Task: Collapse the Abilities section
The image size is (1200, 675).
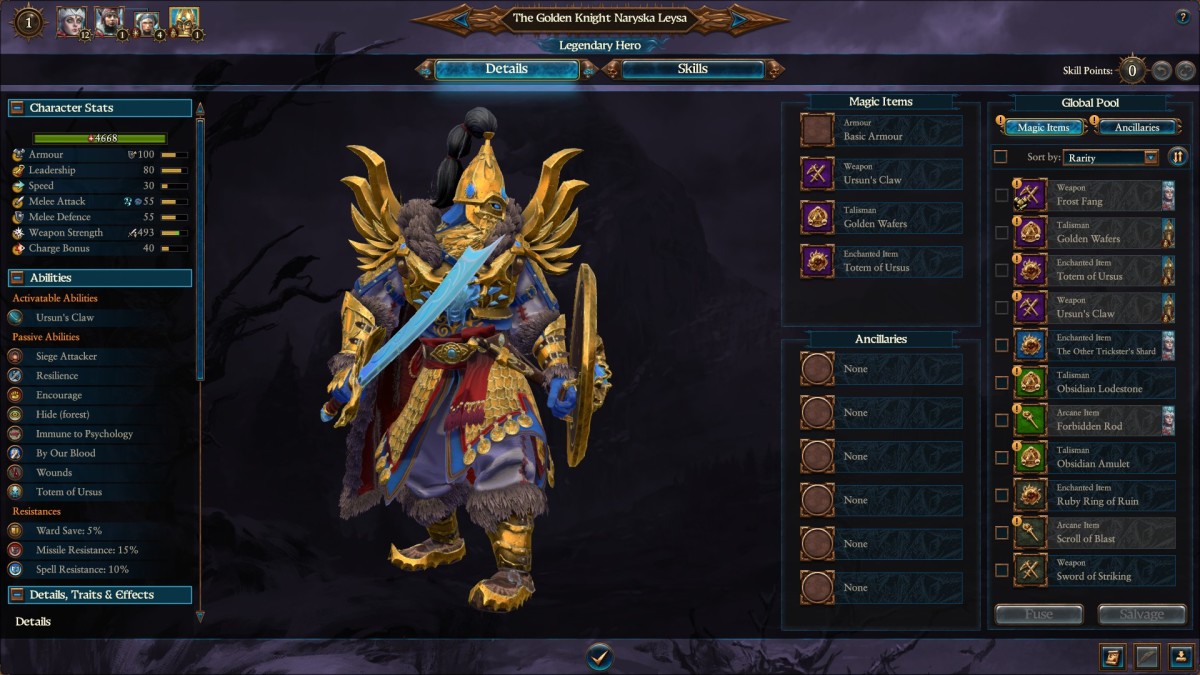Action: point(17,278)
